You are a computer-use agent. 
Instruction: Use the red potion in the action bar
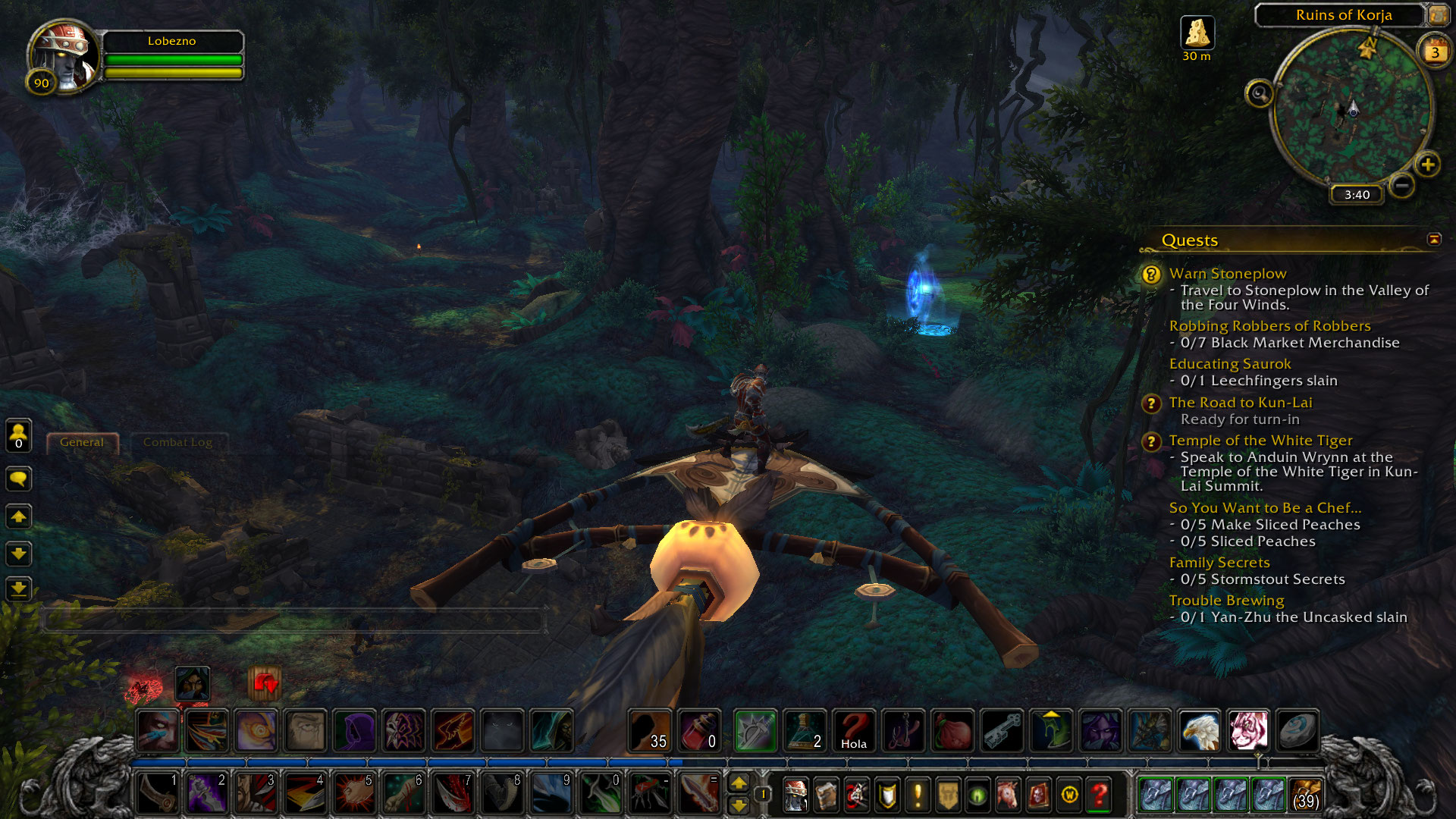tap(698, 731)
